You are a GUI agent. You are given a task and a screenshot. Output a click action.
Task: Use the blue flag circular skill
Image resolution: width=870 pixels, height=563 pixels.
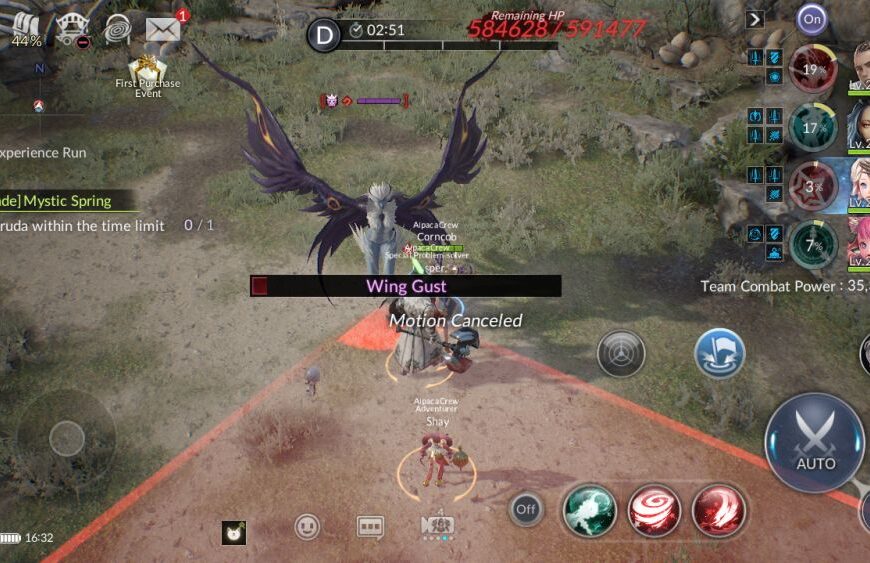click(x=719, y=353)
